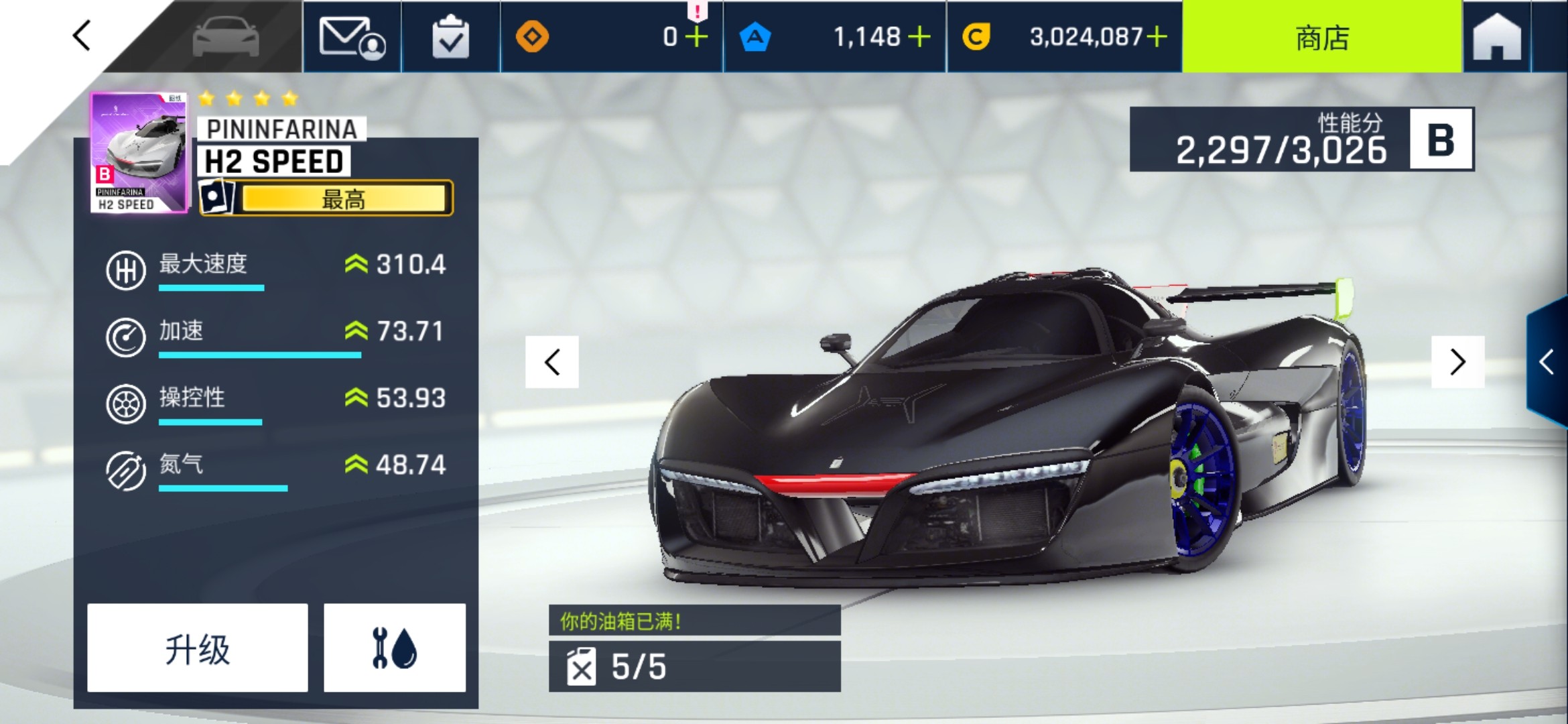Open the daily tasks clipboard icon
The width and height of the screenshot is (1568, 724).
(x=450, y=37)
